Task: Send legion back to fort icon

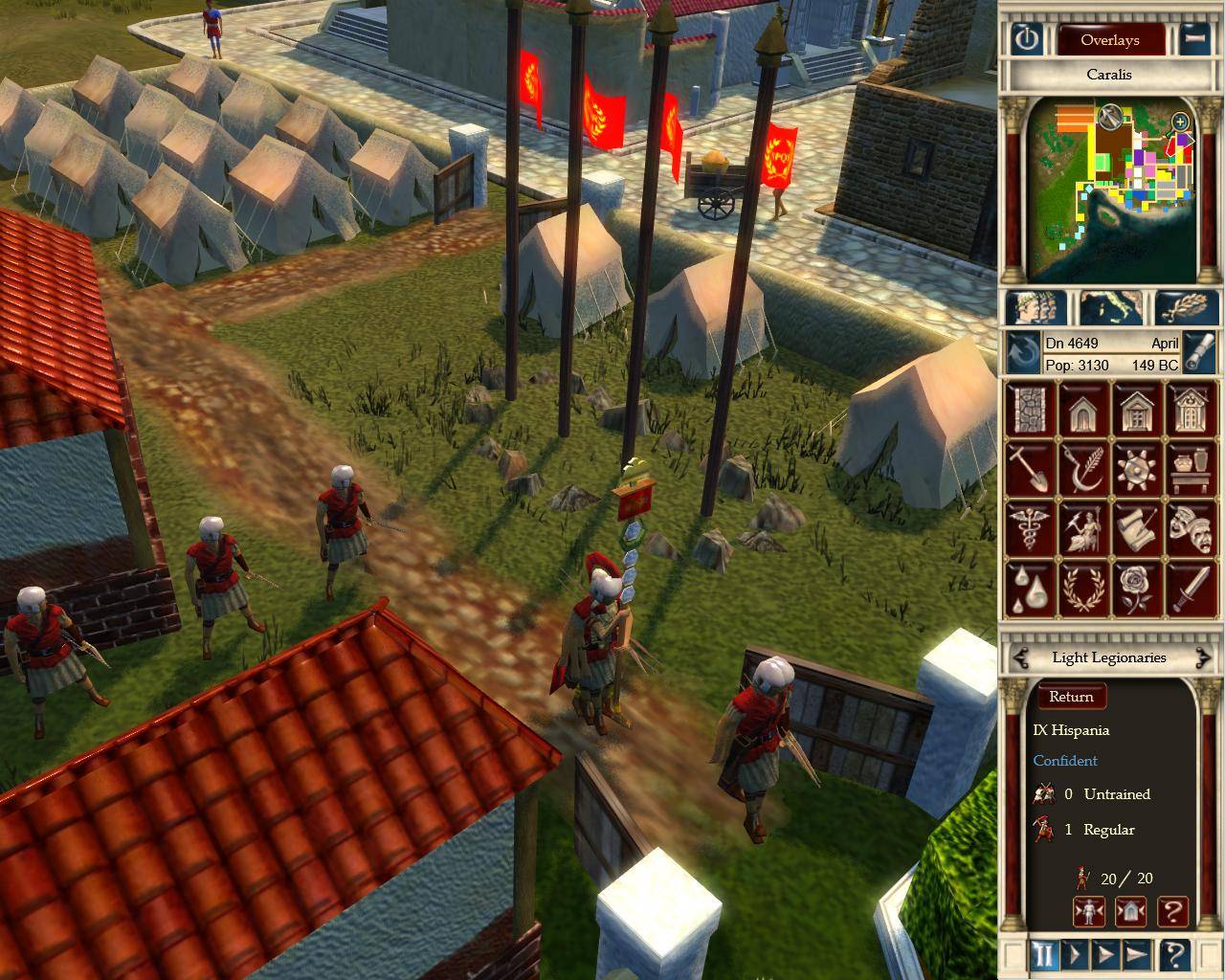Action: [1130, 910]
